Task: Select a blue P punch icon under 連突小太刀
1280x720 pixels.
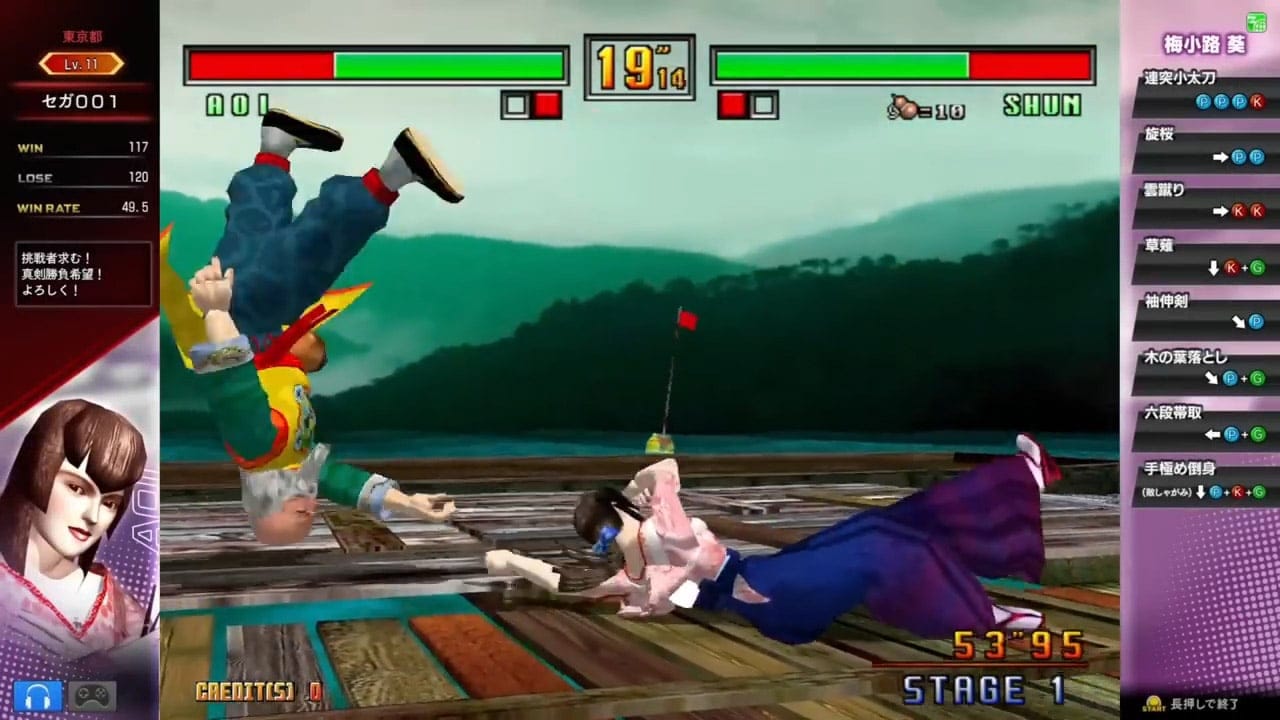Action: (x=1203, y=101)
